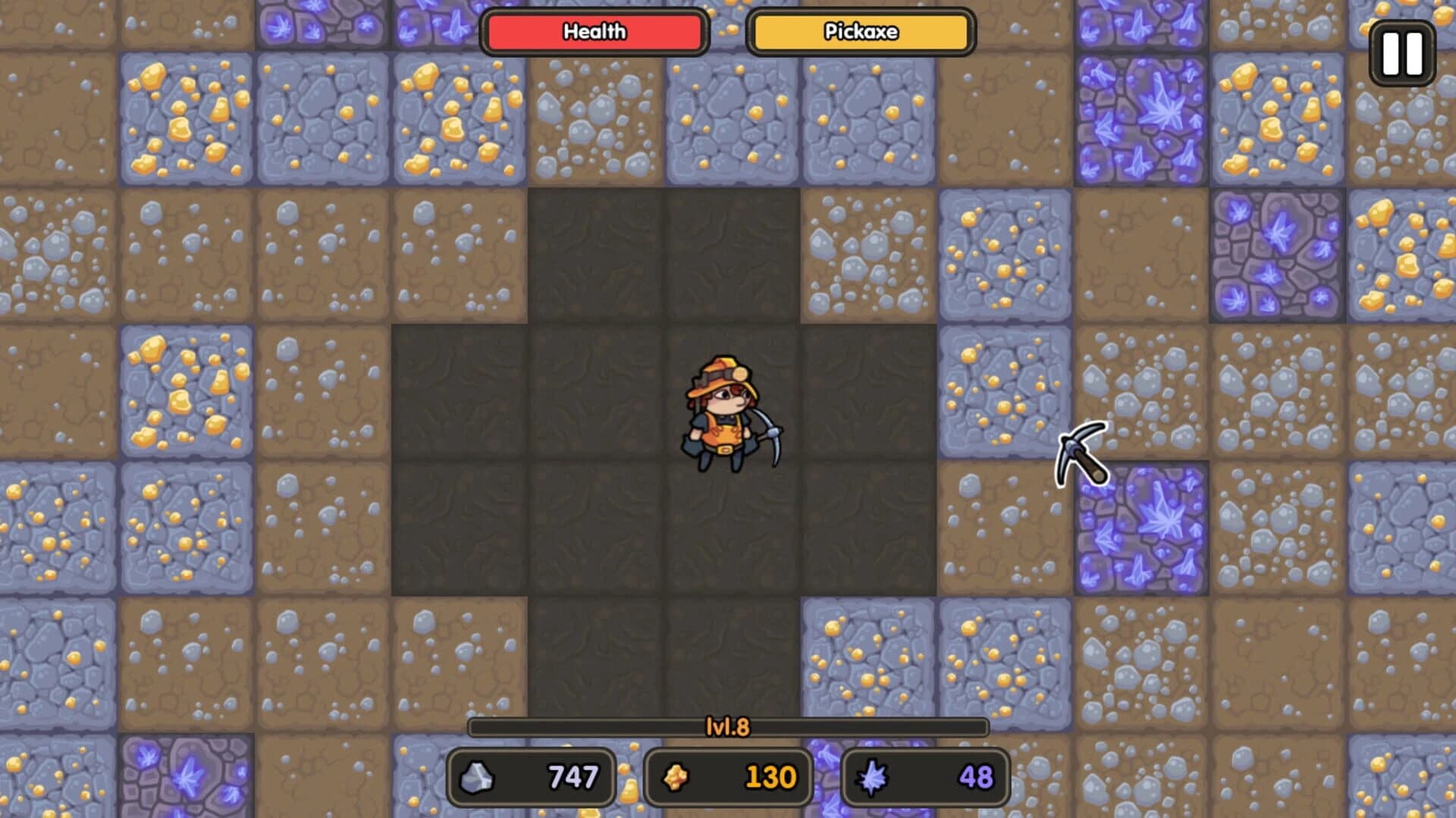Click the Pickaxe bar label

(x=859, y=32)
